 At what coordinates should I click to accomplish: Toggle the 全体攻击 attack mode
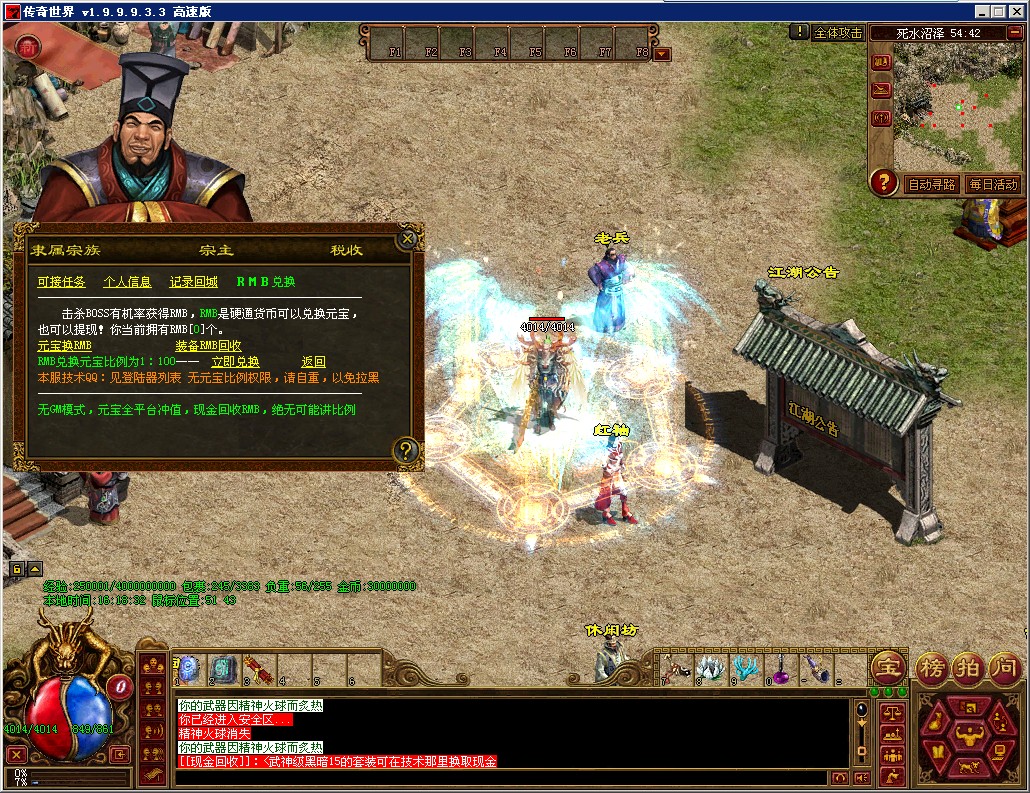[x=838, y=32]
